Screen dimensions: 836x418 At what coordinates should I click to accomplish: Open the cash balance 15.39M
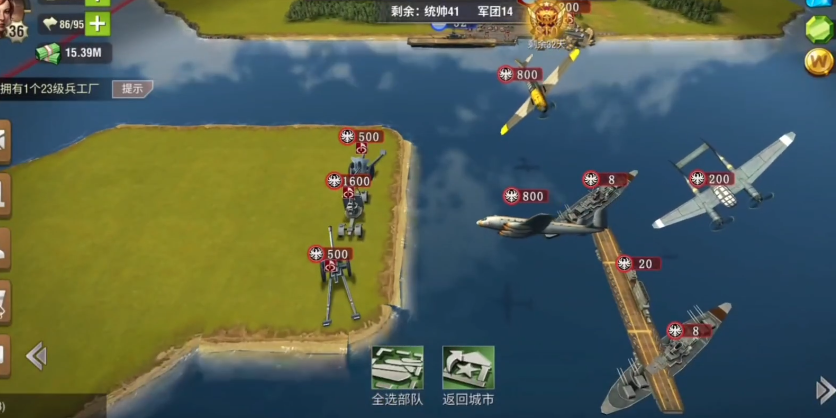click(x=72, y=52)
